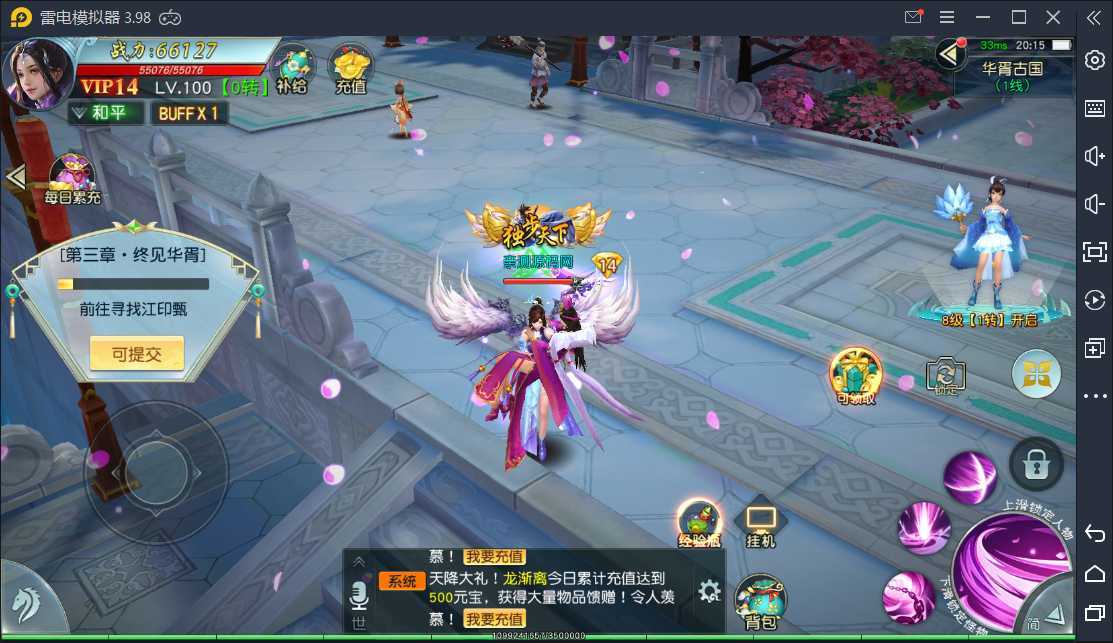Open the 背包 backpack
The width and height of the screenshot is (1113, 643).
[x=761, y=602]
